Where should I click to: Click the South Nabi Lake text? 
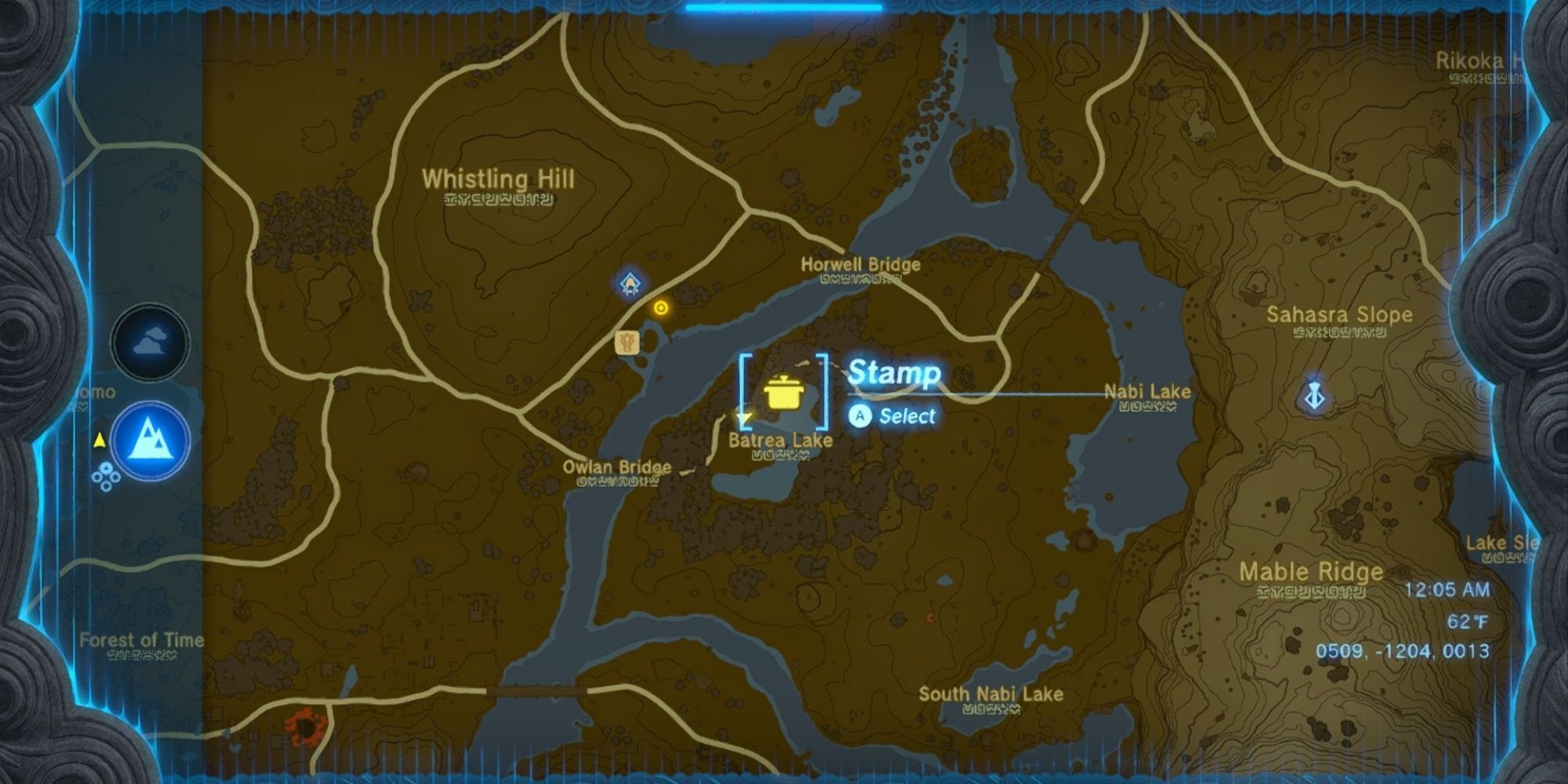pyautogui.click(x=992, y=693)
